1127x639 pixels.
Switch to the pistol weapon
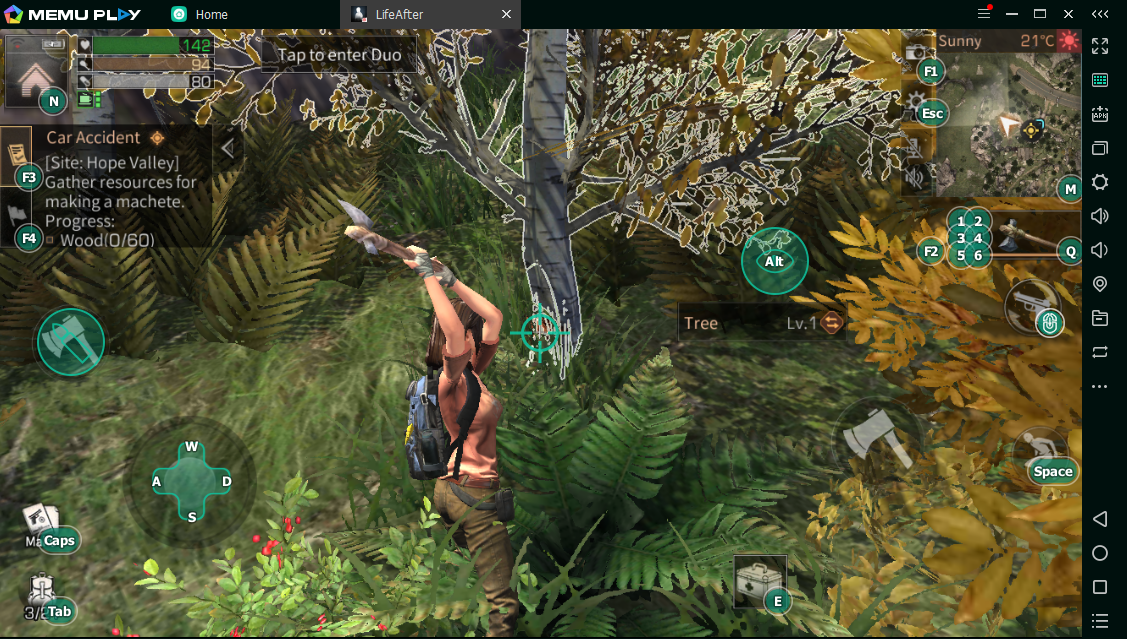point(1030,305)
